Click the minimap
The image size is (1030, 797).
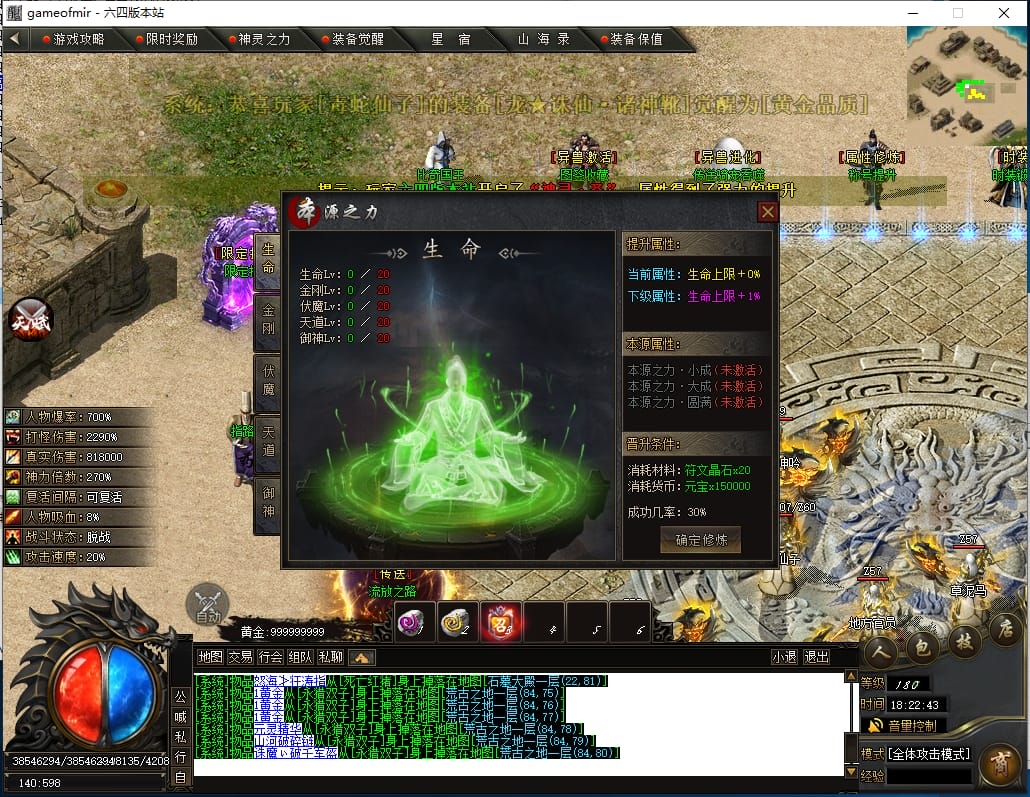click(x=967, y=86)
